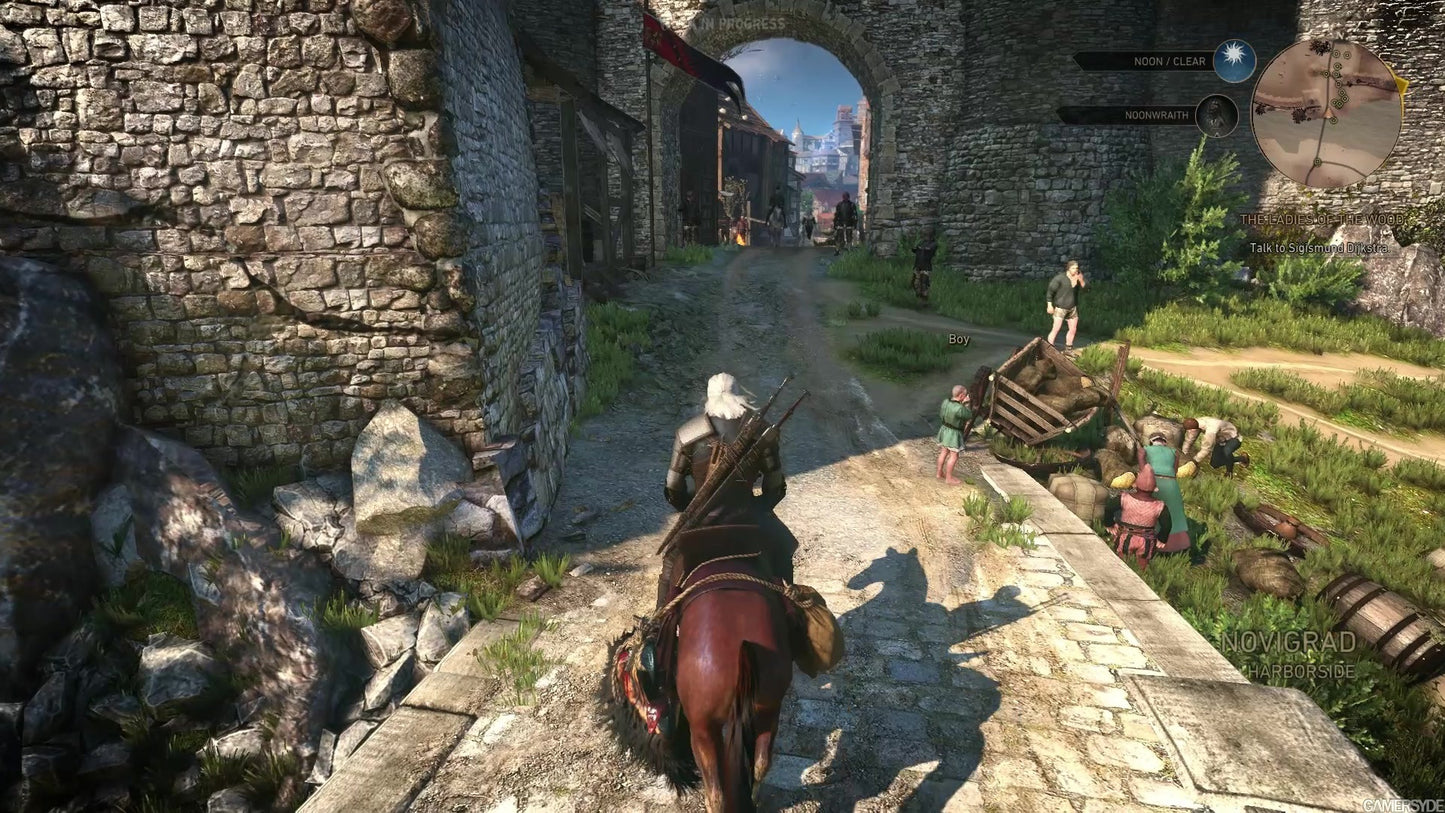
Task: Toggle the Boy NPC nameplate
Action: [x=957, y=339]
